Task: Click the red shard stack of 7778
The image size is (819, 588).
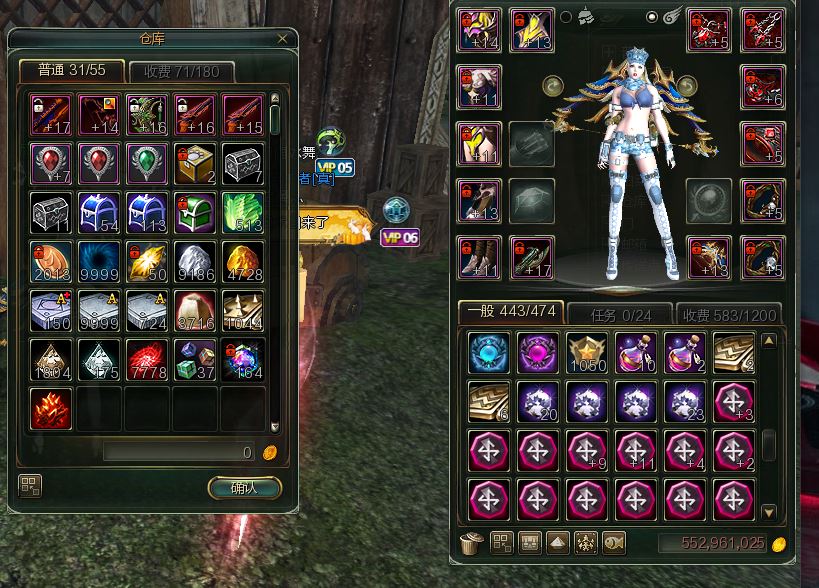Action: (x=146, y=359)
